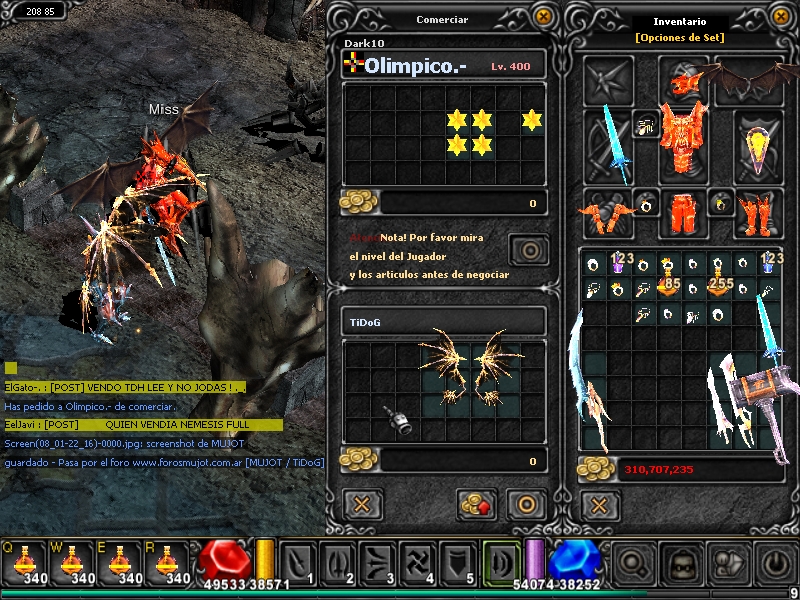Select the lone star jewel in Olimpico's offer
The image size is (800, 600).
[x=532, y=121]
